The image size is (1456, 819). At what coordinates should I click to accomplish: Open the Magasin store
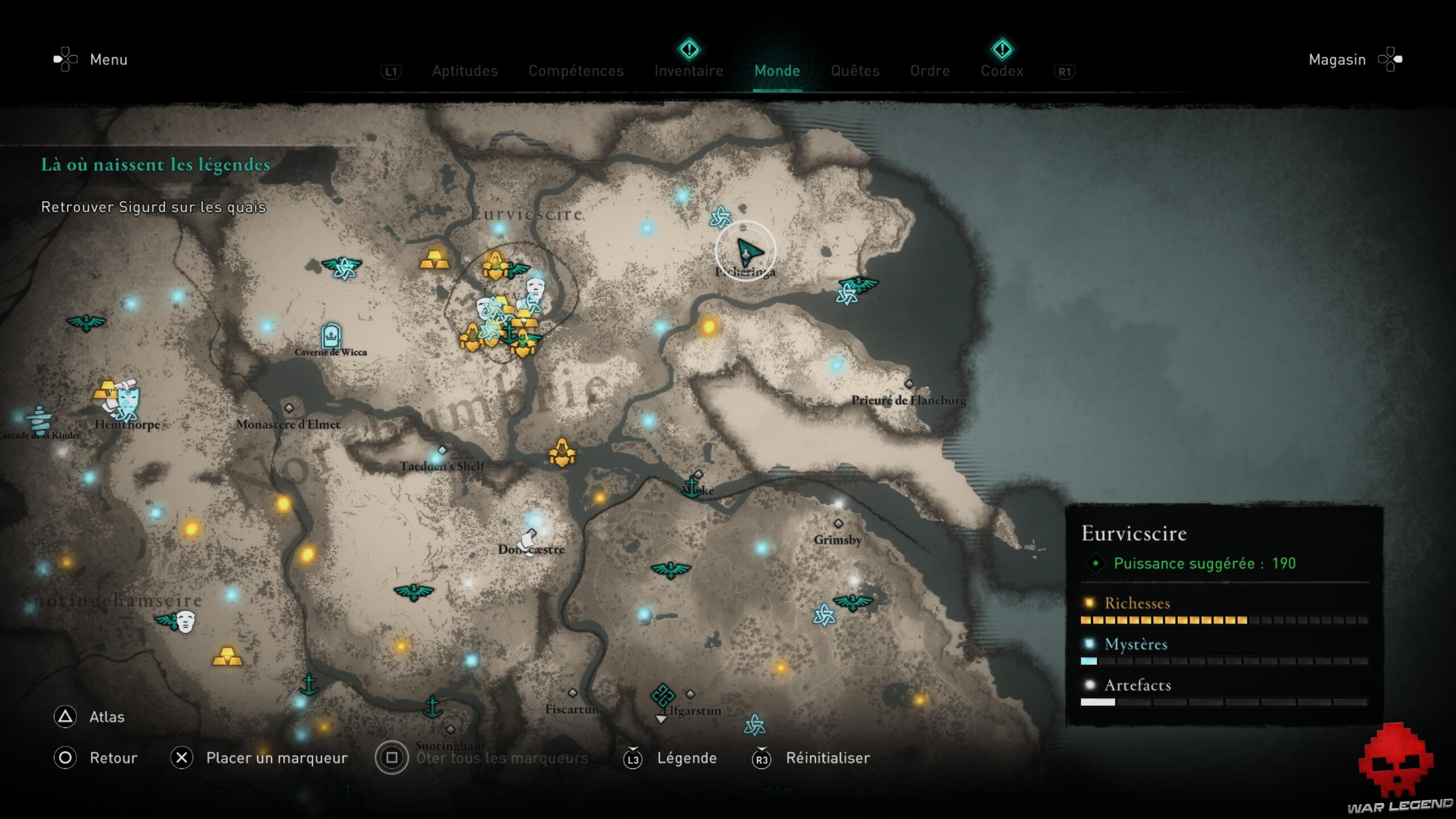pos(1337,60)
